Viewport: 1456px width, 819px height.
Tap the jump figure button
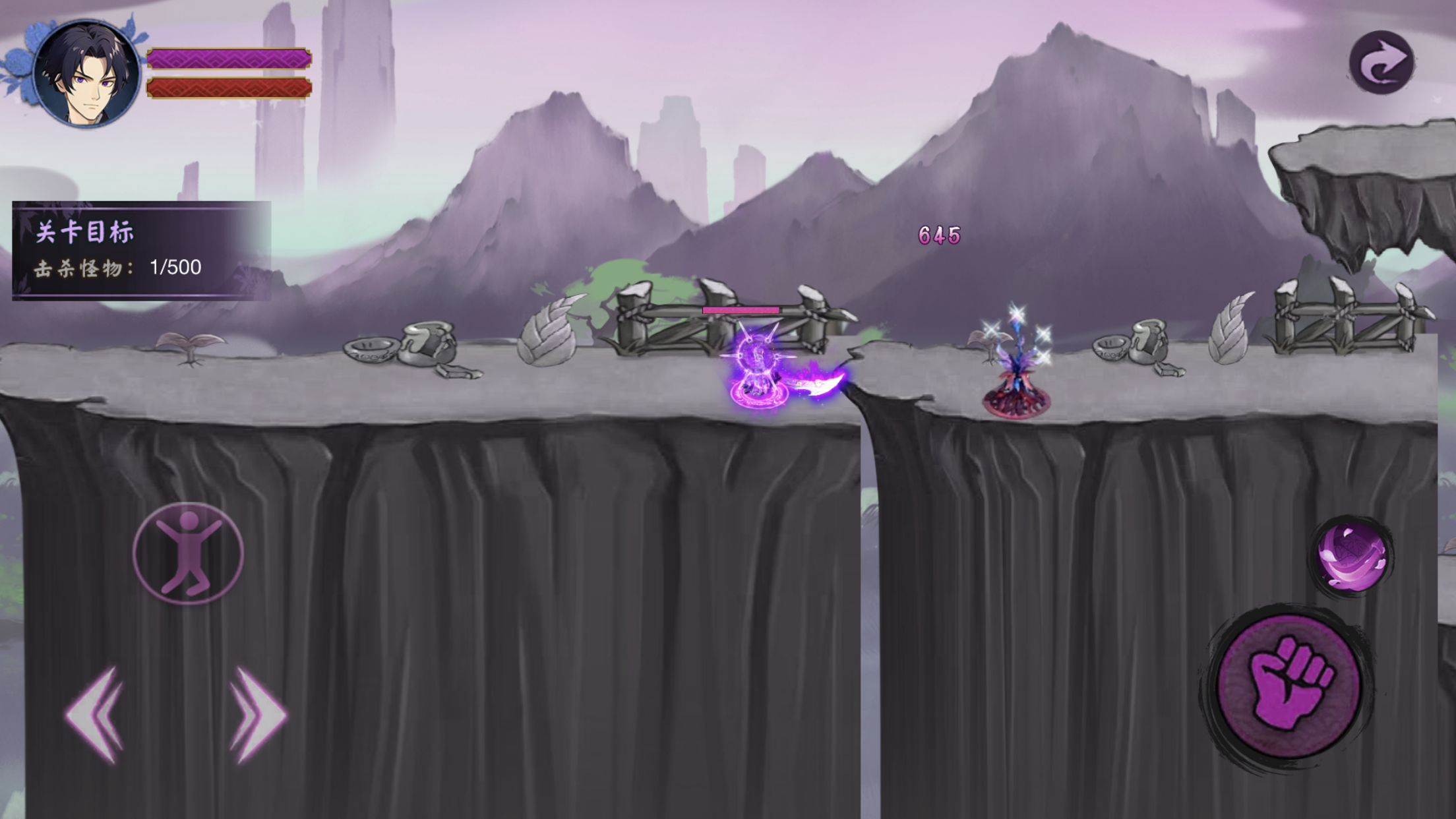189,553
